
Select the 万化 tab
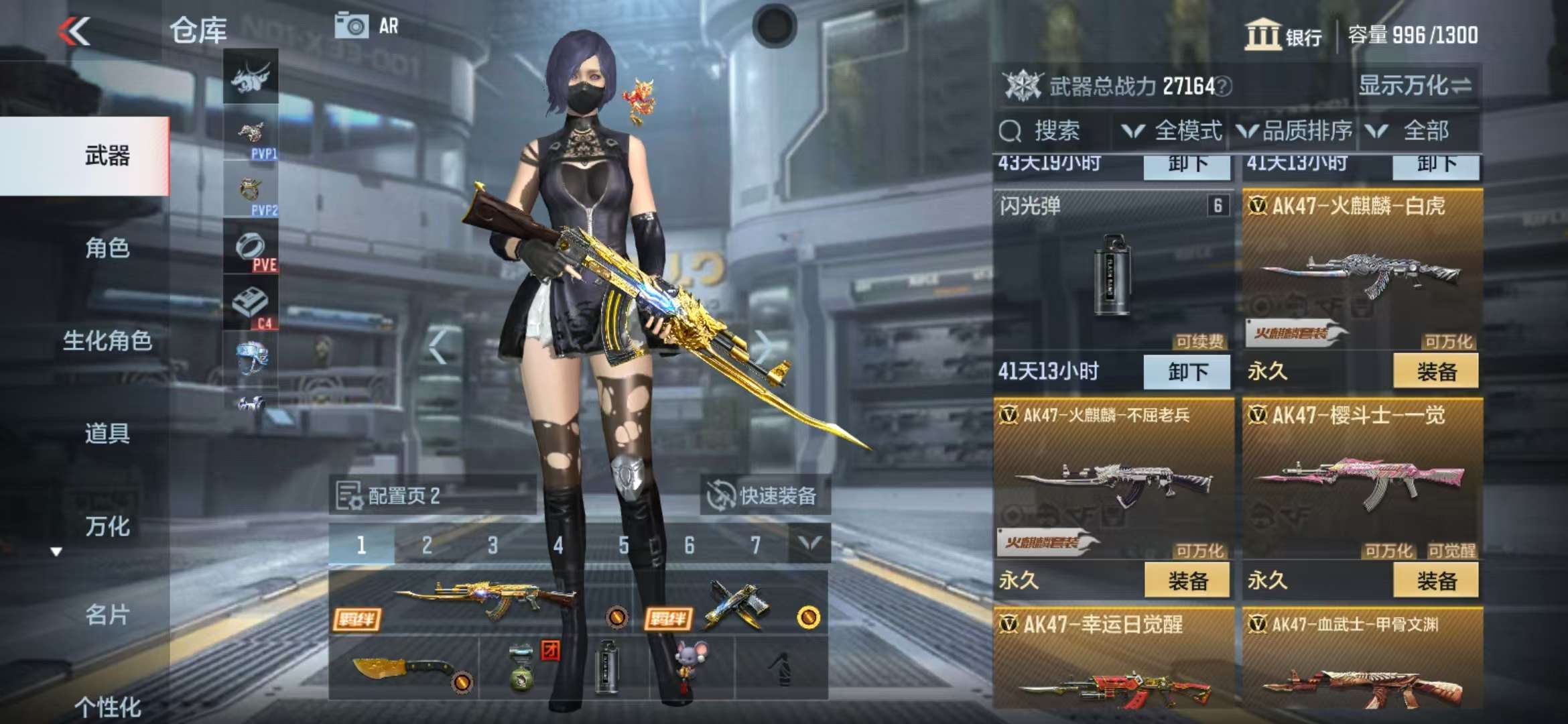click(107, 526)
